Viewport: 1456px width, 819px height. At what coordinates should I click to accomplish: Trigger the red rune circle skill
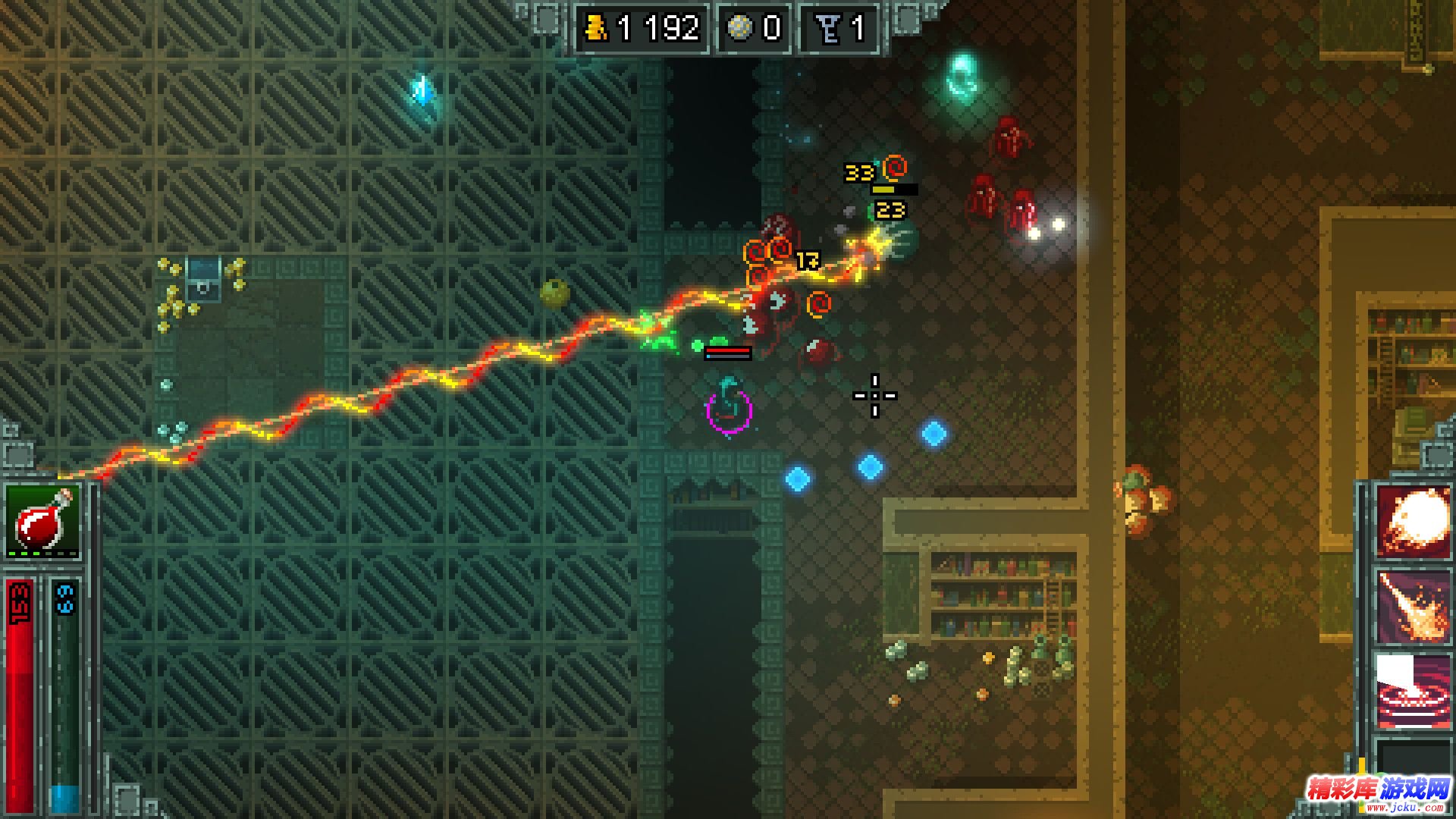coord(1413,692)
